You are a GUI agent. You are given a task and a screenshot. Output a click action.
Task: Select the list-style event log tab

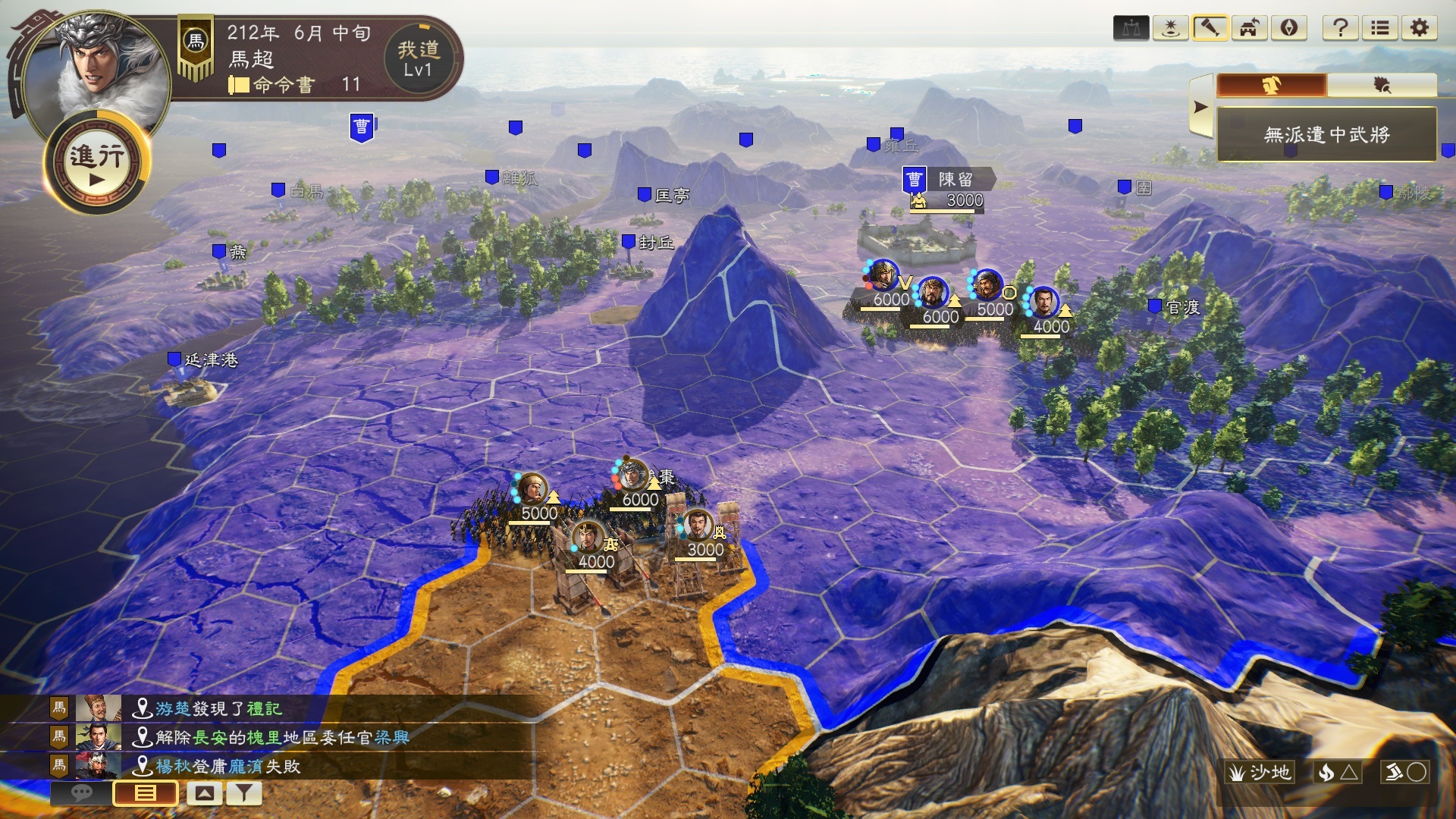pyautogui.click(x=145, y=793)
